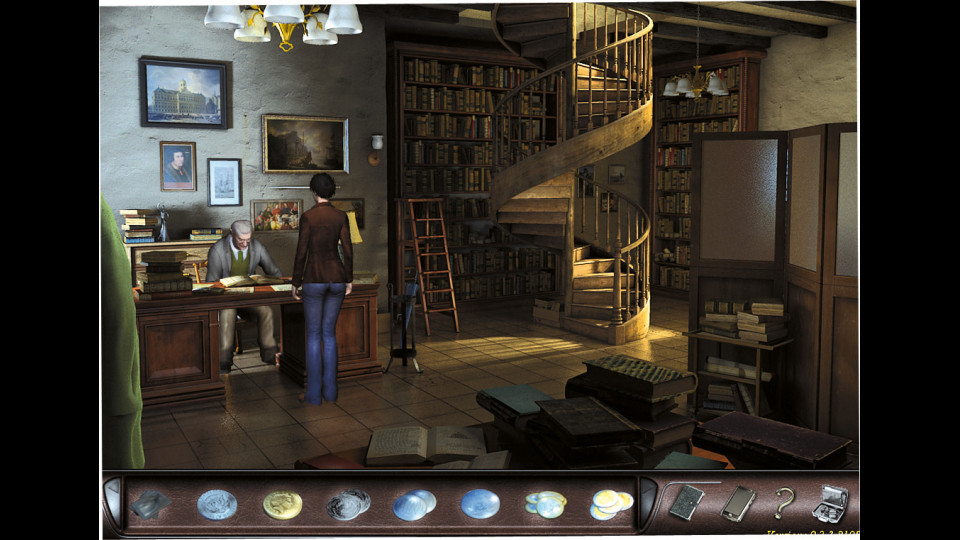Image resolution: width=960 pixels, height=540 pixels.
Task: Open the notebook journal
Action: (686, 503)
